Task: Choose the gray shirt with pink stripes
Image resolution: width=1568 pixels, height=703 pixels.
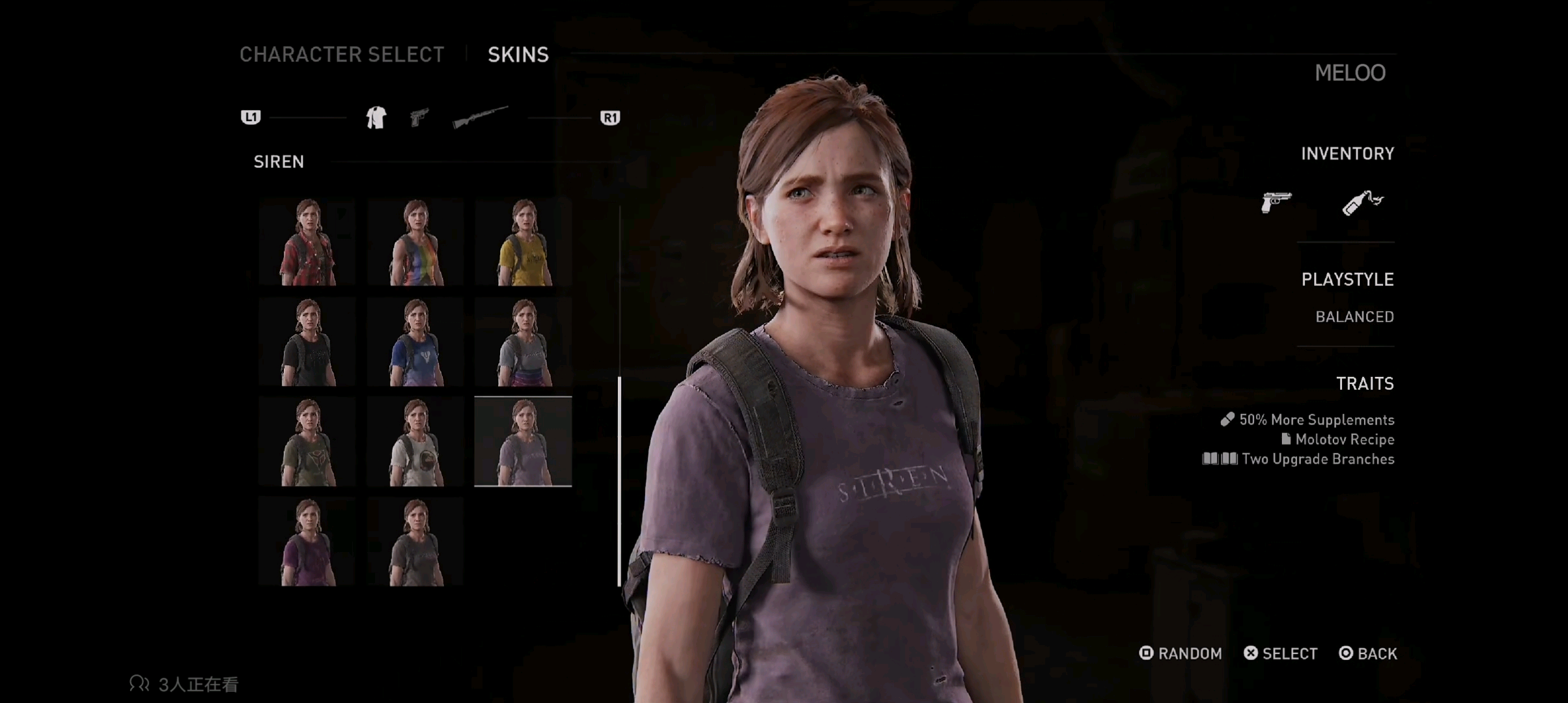Action: pyautogui.click(x=524, y=342)
